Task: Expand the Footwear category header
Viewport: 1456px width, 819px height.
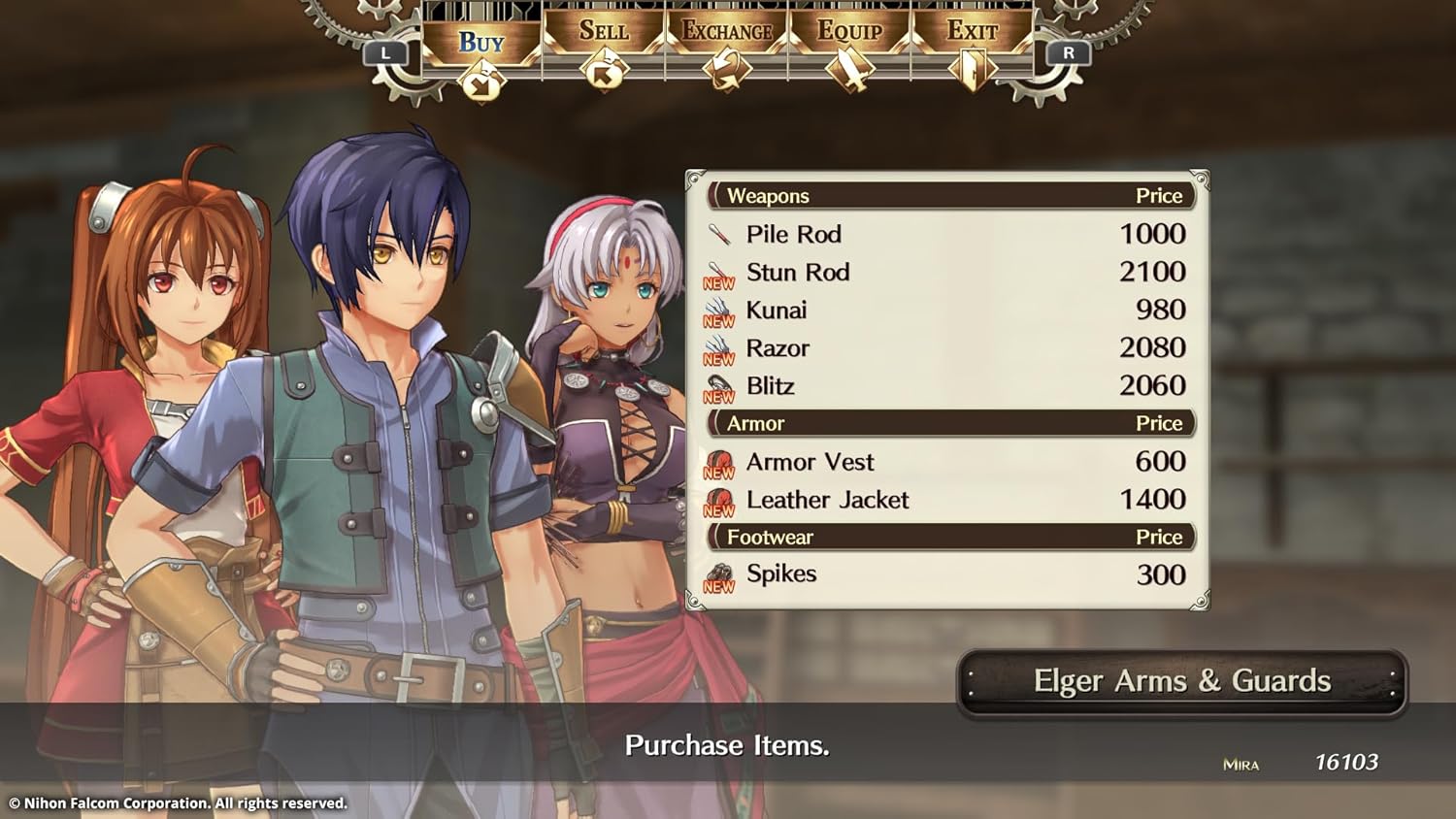Action: (x=771, y=537)
